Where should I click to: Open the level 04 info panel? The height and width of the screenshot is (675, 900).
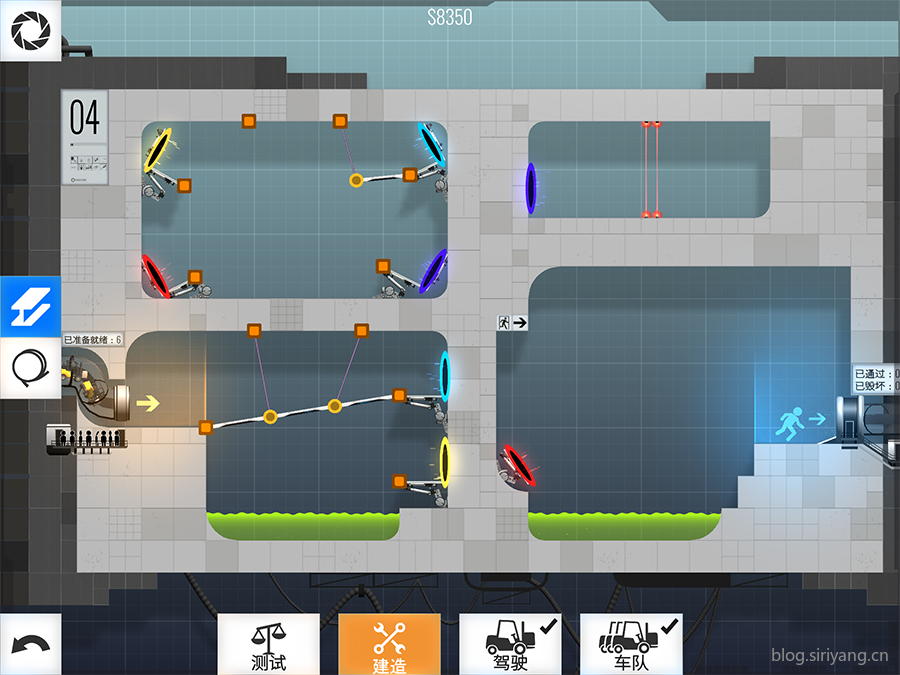click(85, 137)
